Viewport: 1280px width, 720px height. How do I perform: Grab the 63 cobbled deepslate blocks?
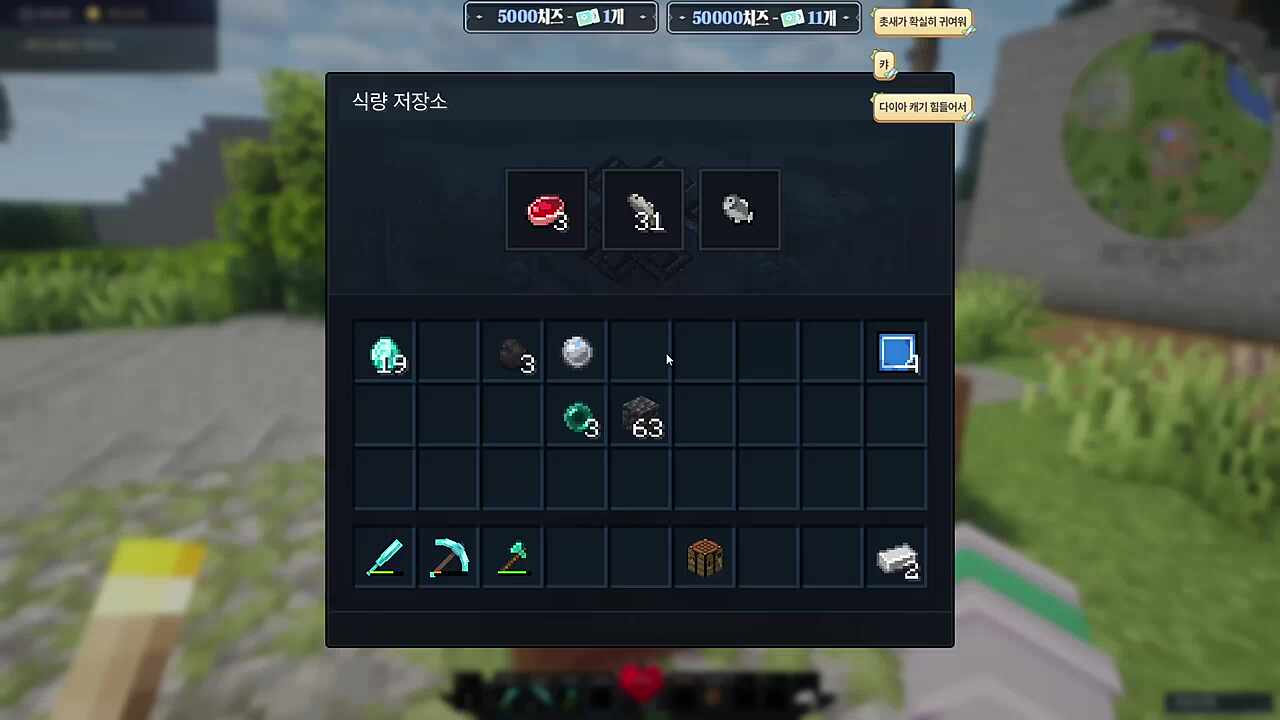point(640,416)
